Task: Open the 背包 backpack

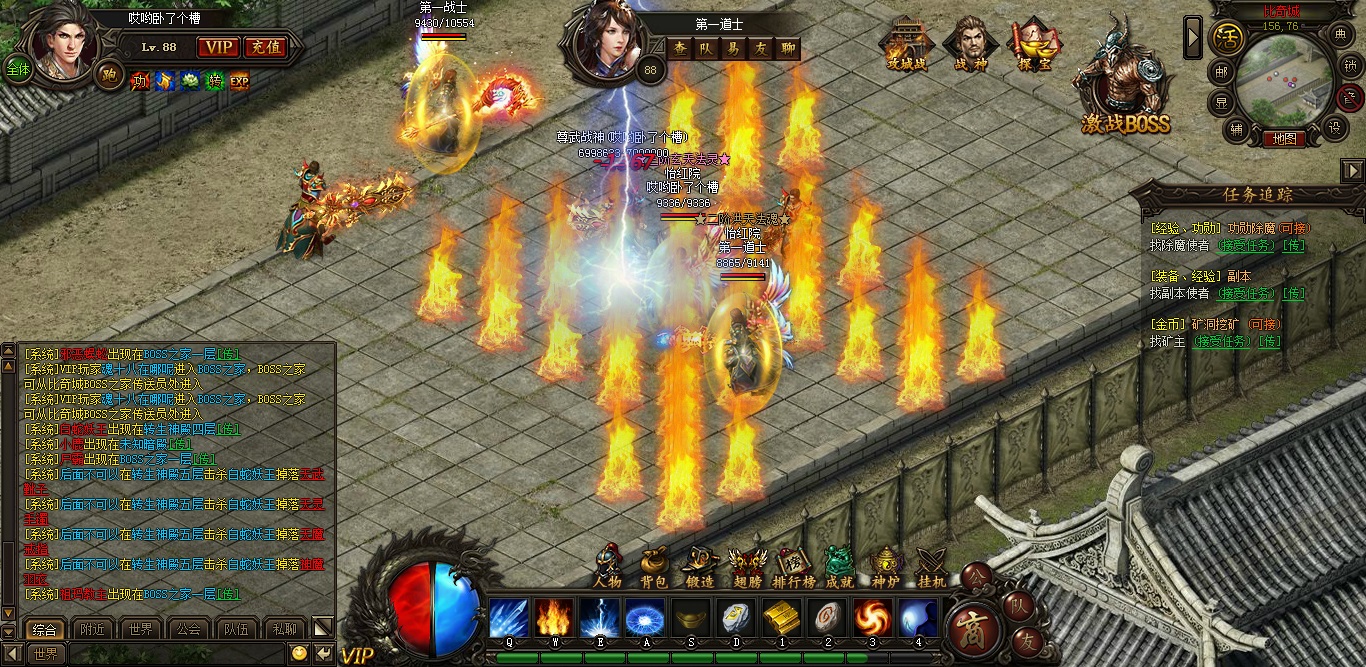Action: (654, 569)
